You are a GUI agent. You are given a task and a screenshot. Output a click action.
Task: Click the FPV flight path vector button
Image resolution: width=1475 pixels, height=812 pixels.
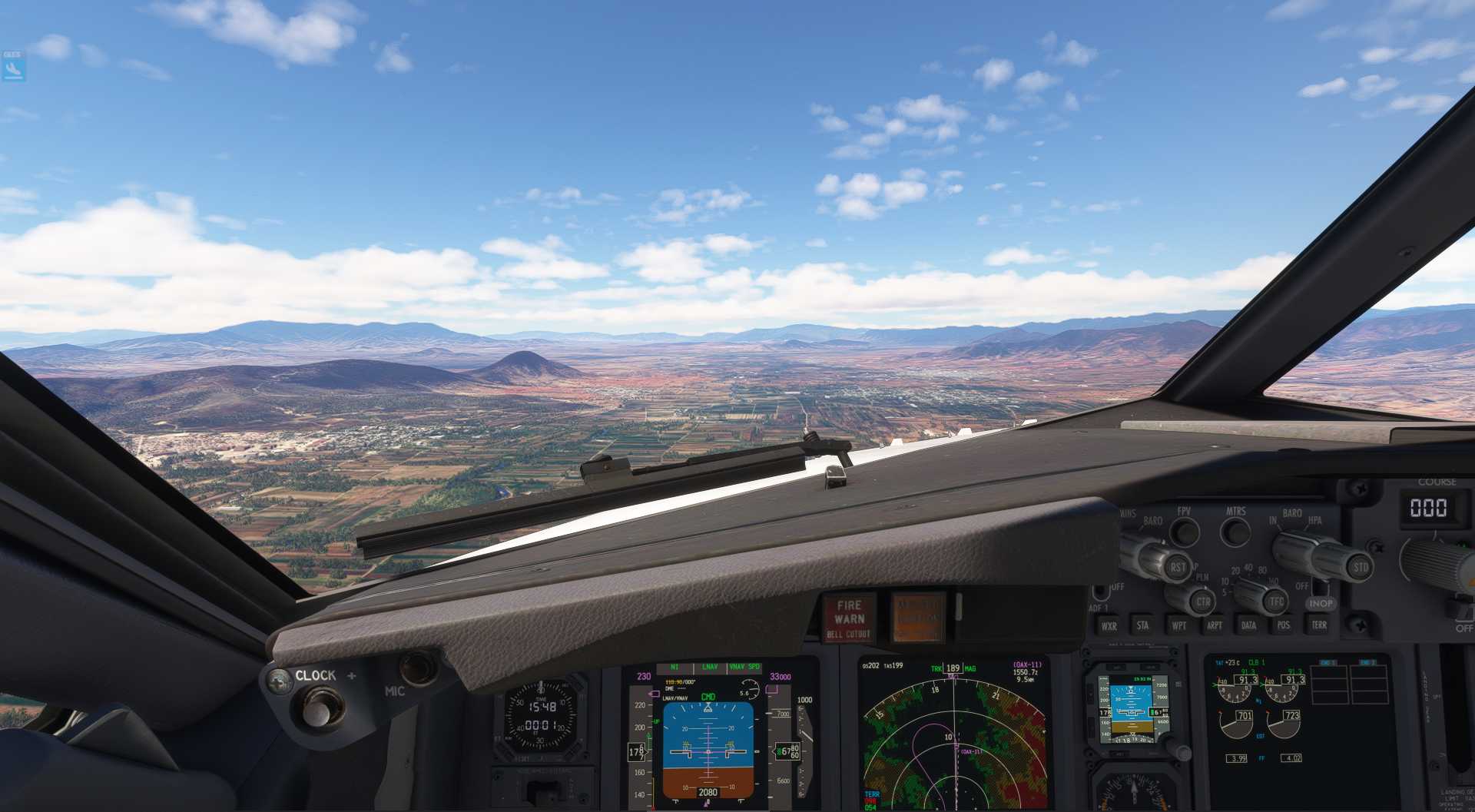(1185, 532)
